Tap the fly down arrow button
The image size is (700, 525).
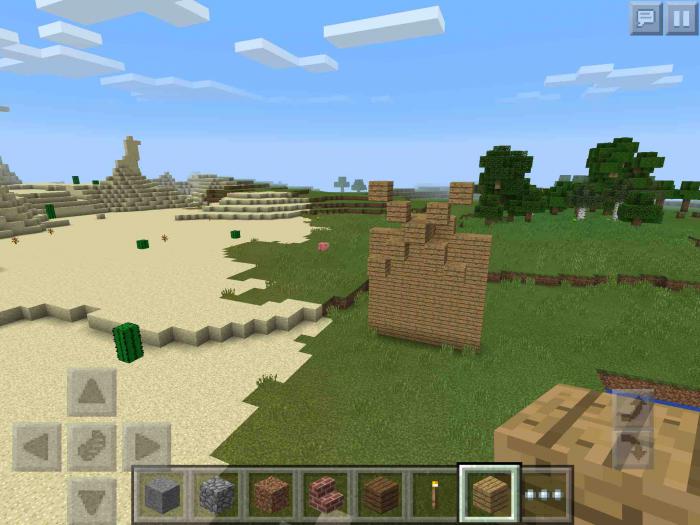tap(633, 449)
